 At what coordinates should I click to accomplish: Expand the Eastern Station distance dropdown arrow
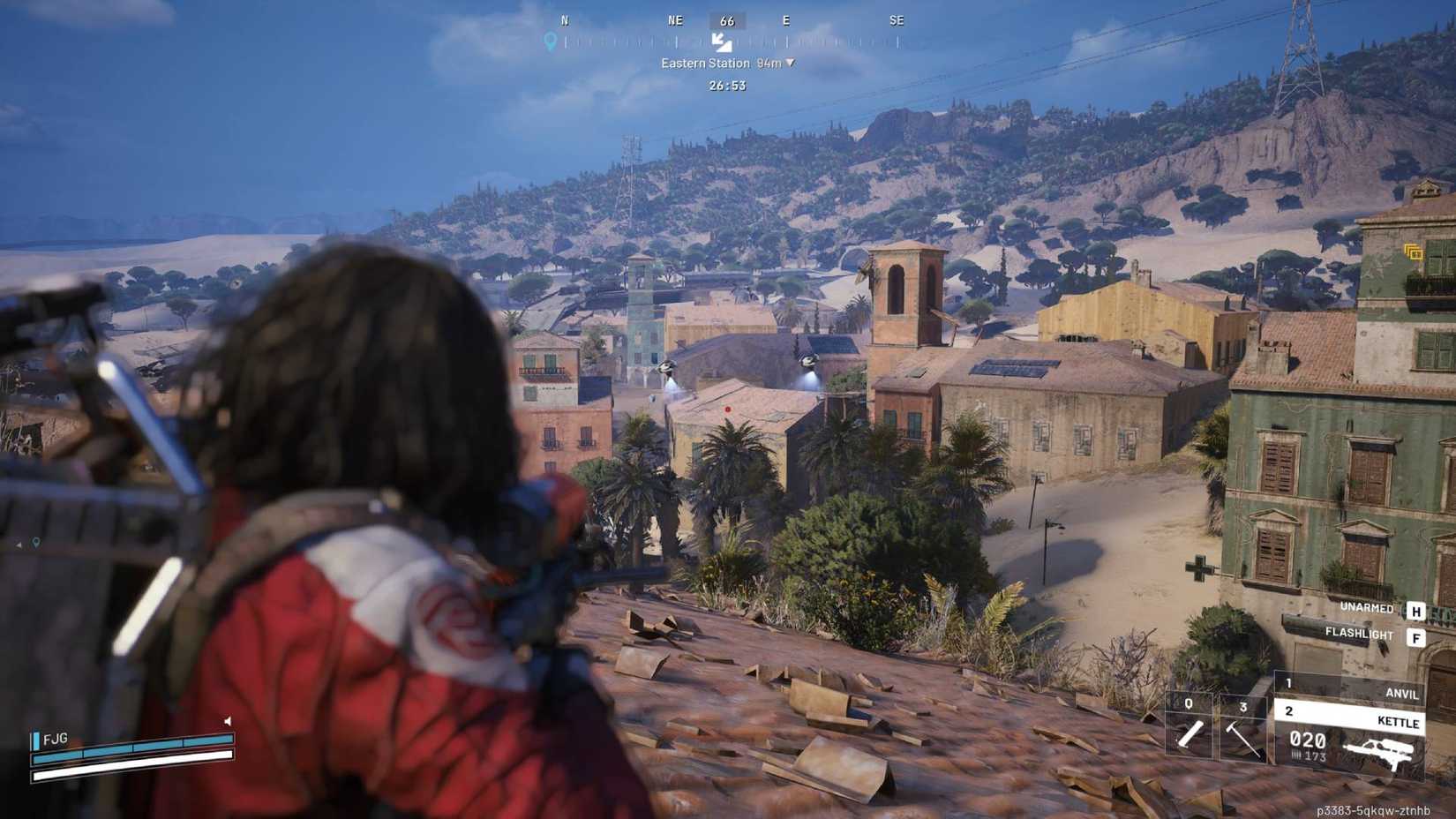click(790, 63)
